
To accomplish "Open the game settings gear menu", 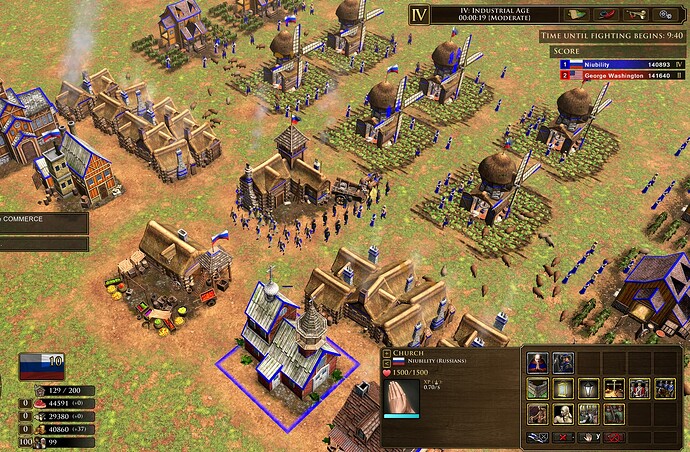I will click(665, 15).
